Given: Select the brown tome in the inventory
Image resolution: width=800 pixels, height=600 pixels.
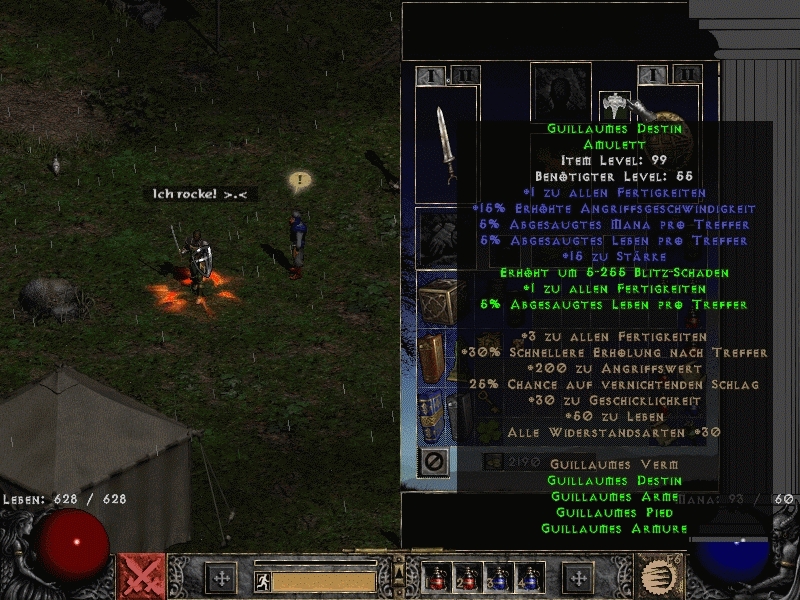Looking at the screenshot, I should click(x=431, y=356).
